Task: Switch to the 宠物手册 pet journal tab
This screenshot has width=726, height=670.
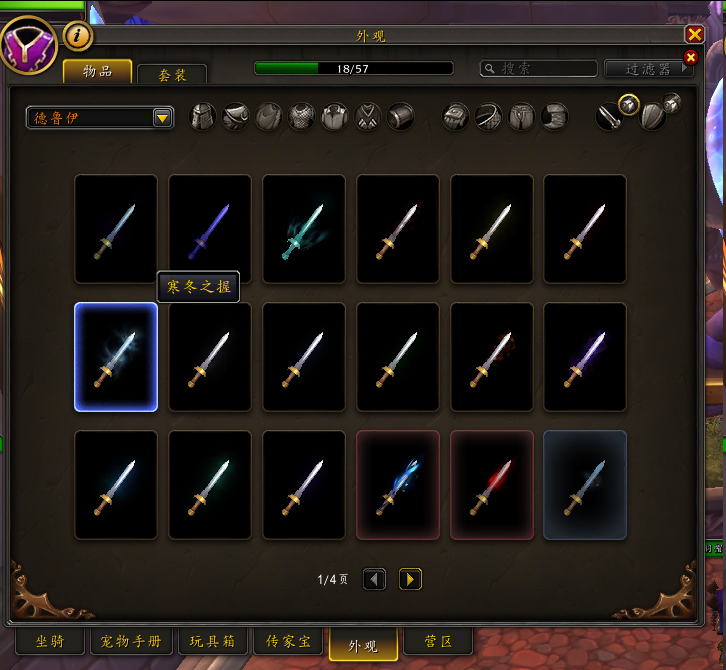Action: [131, 641]
